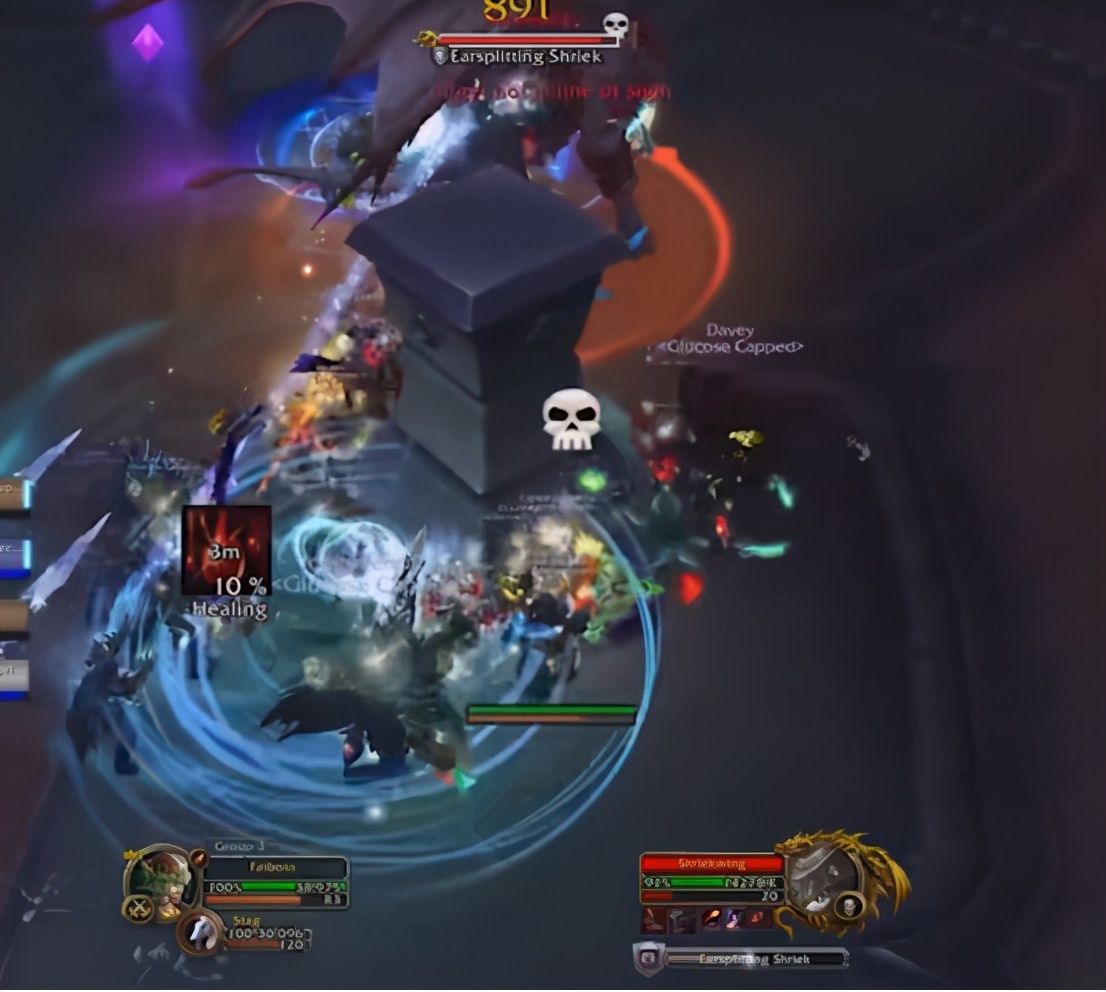
Task: Click the red 10% Healing debuff icon
Action: point(227,551)
